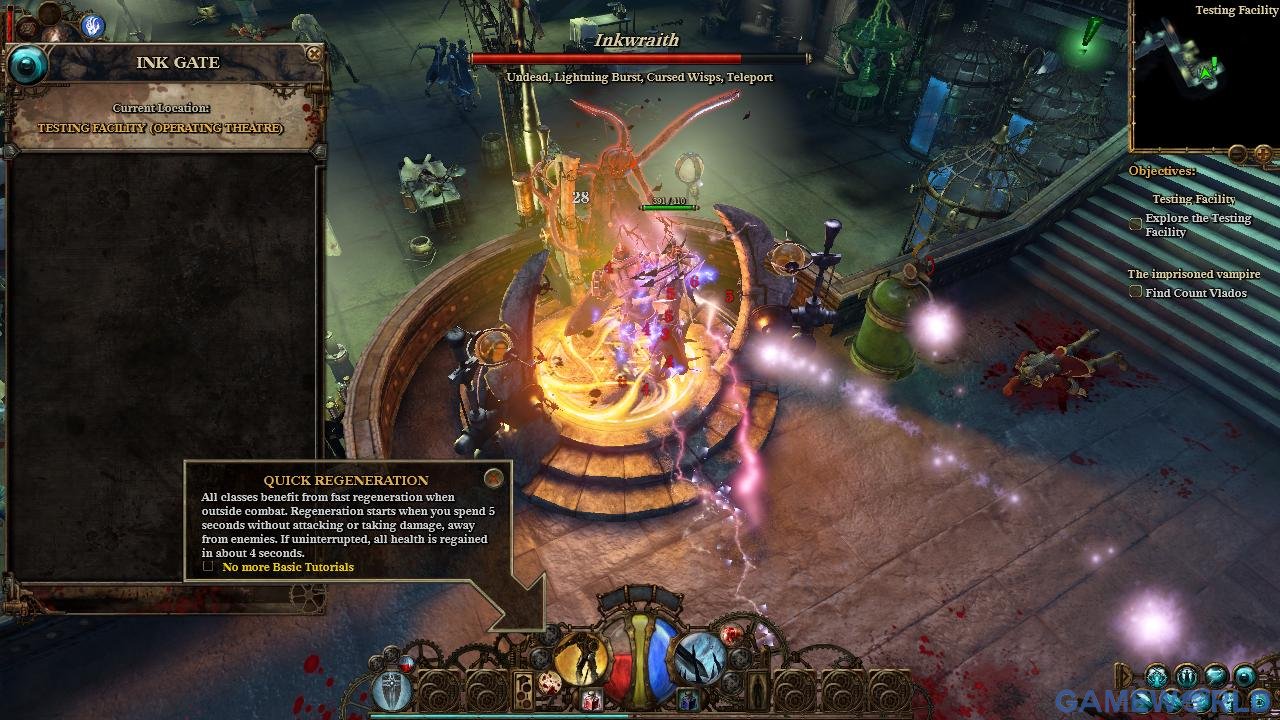Screen dimensions: 1280x720
Task: Zoom in the minimap with the plus button
Action: 1263,154
